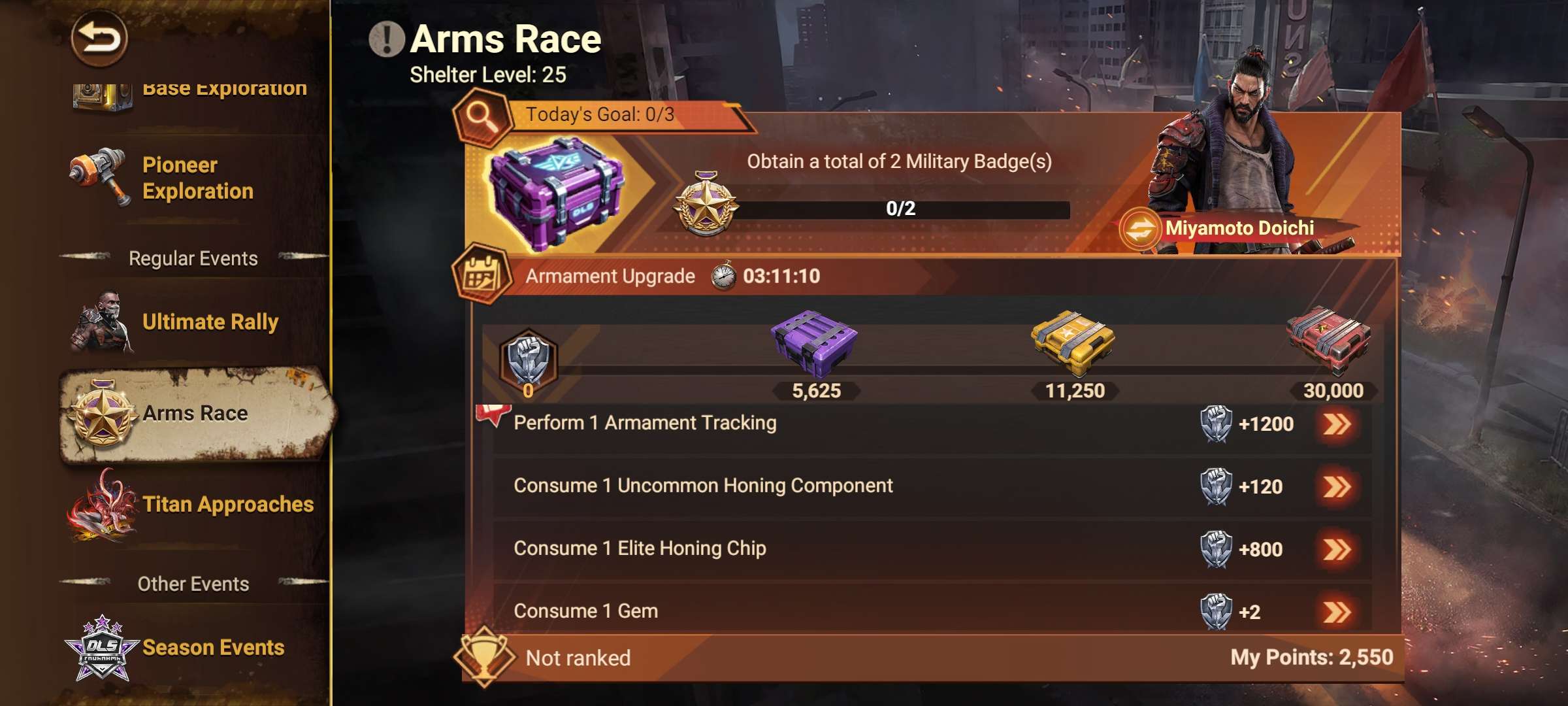The width and height of the screenshot is (1568, 706).
Task: Tap the purple daily goal reward chest
Action: pyautogui.click(x=555, y=193)
